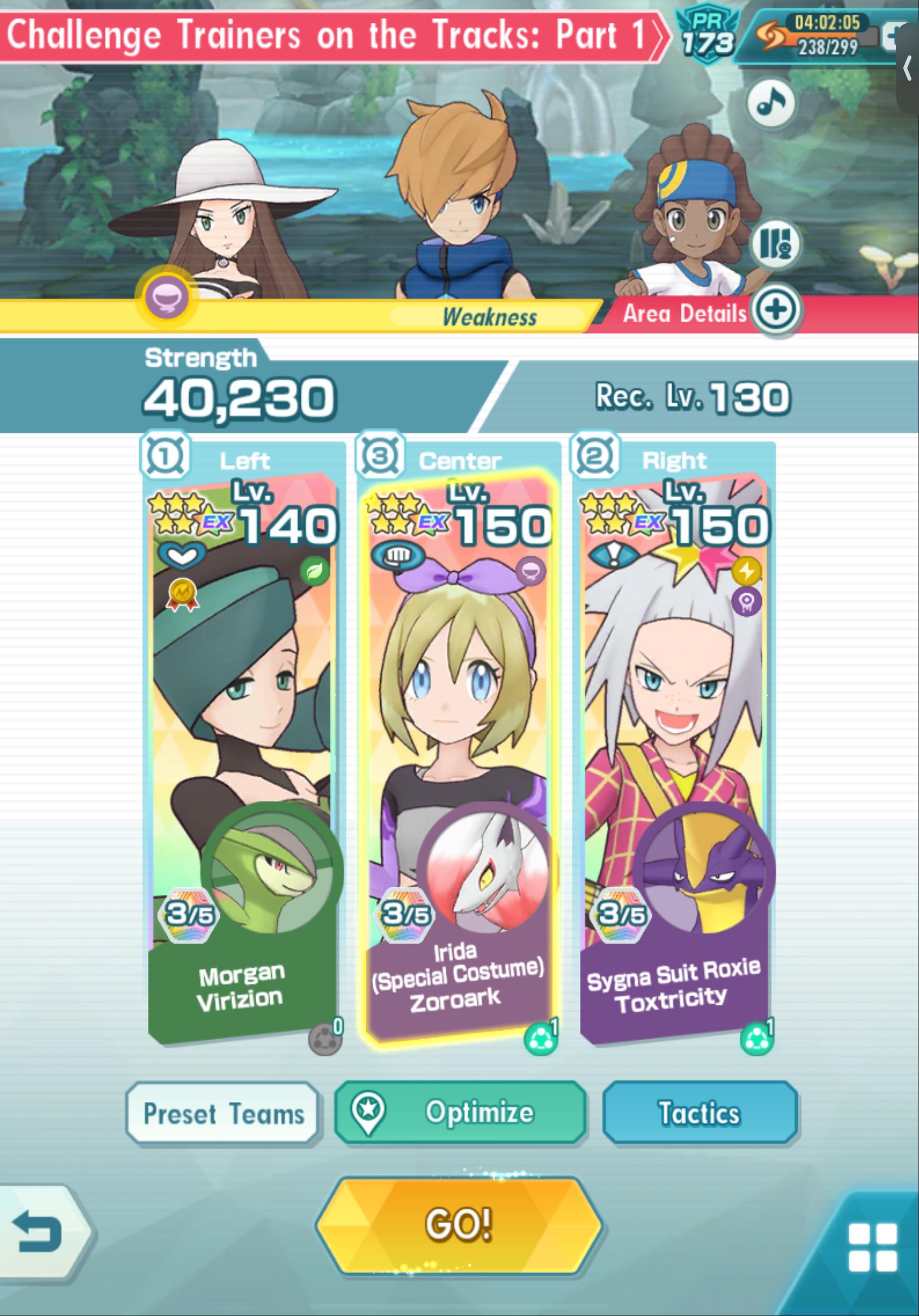Collapse the side panel with the right-edge chevron
Screen dimensions: 919x1316
click(x=909, y=69)
